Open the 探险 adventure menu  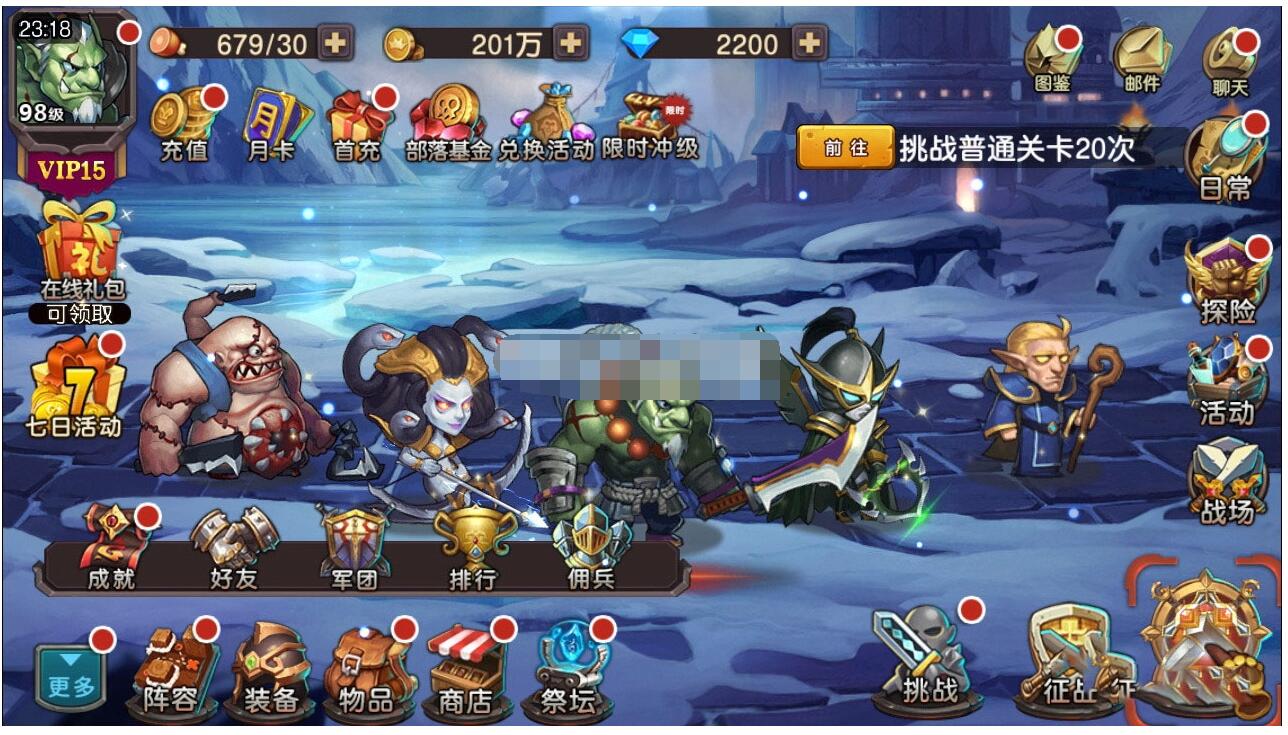click(1226, 282)
